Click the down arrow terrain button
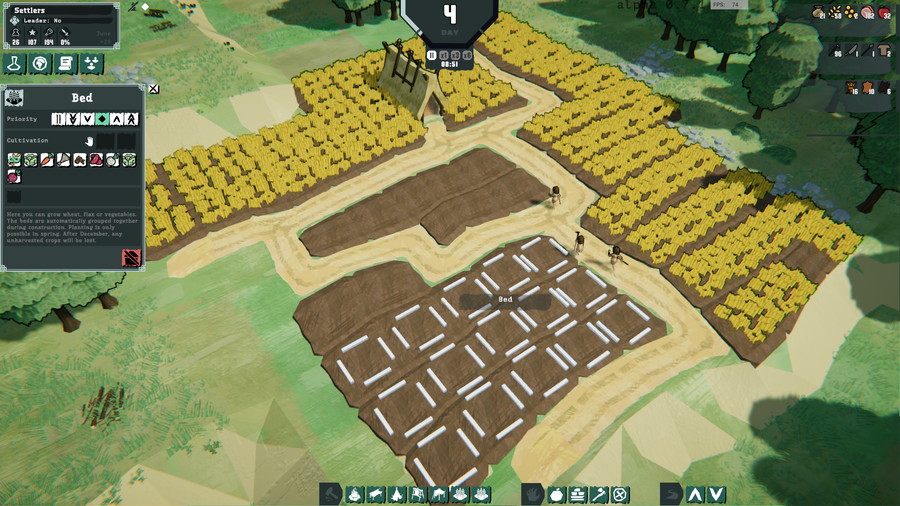This screenshot has width=900, height=506. [716, 494]
